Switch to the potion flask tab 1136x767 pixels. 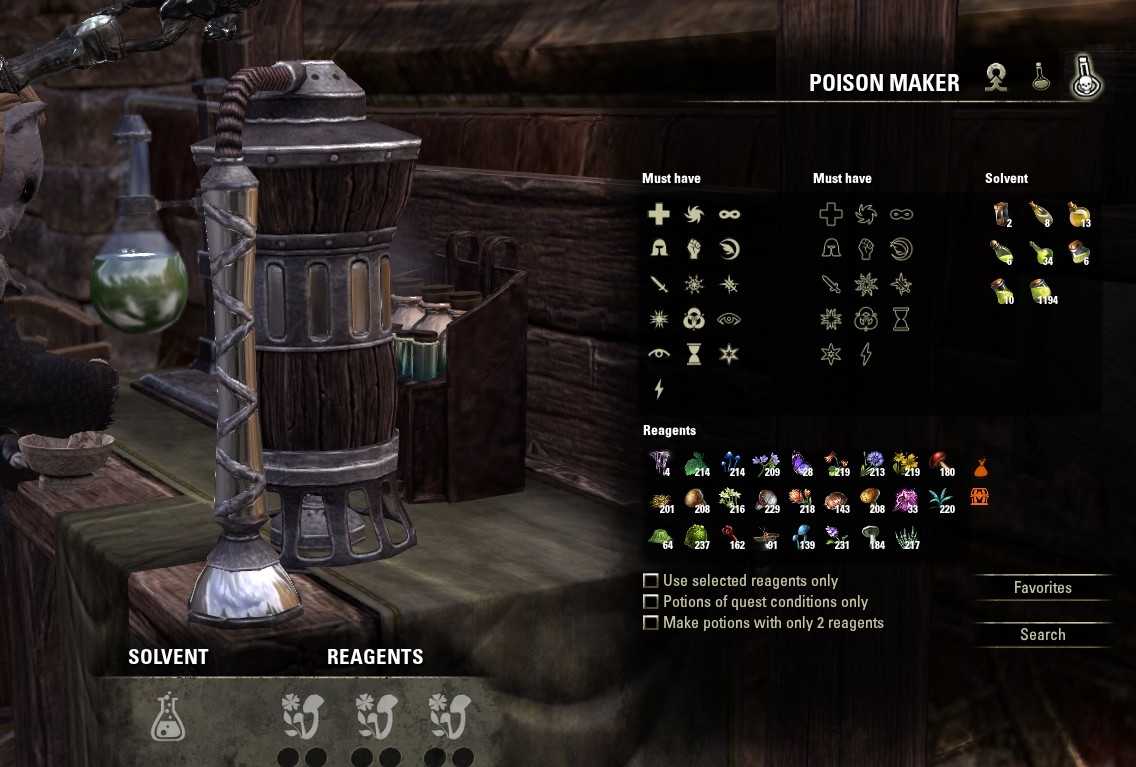[x=1042, y=78]
